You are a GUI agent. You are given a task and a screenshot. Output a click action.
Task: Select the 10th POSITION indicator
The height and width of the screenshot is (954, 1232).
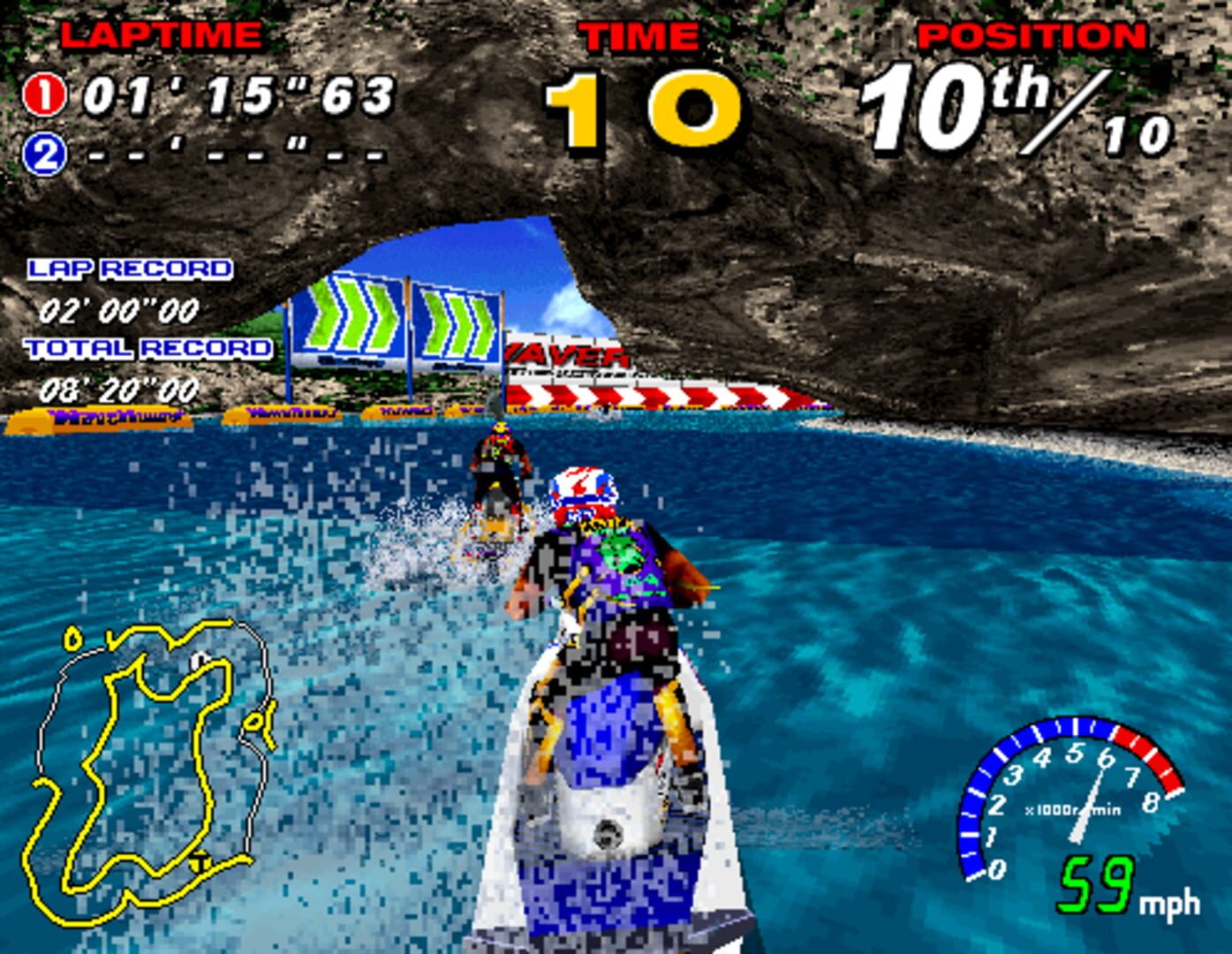949,102
